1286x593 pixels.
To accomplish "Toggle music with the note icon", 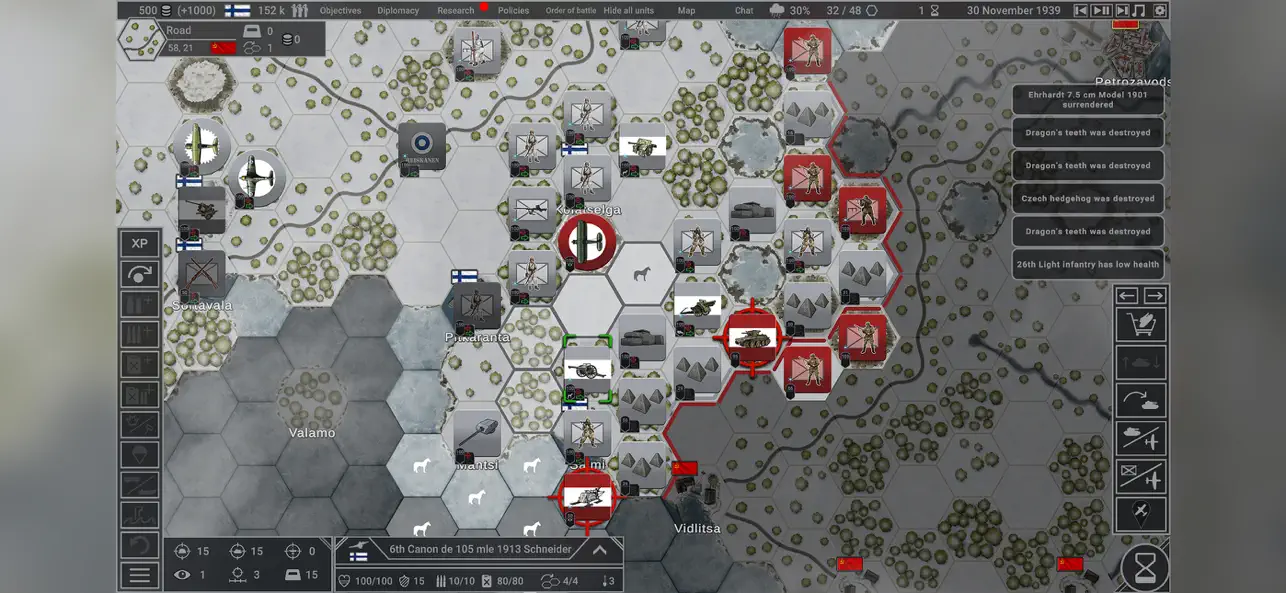I will pos(1141,11).
